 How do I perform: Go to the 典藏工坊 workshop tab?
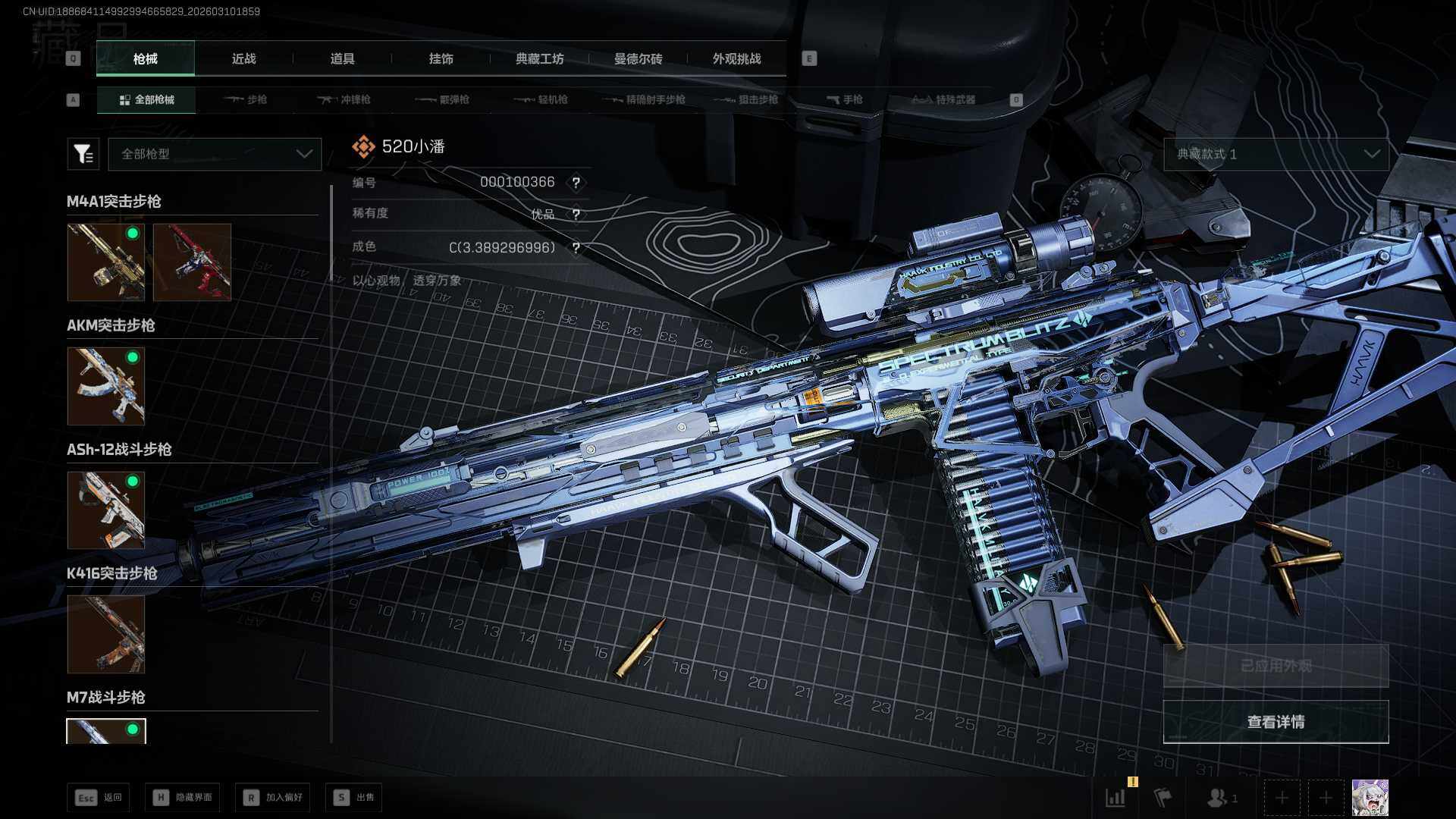tap(539, 59)
